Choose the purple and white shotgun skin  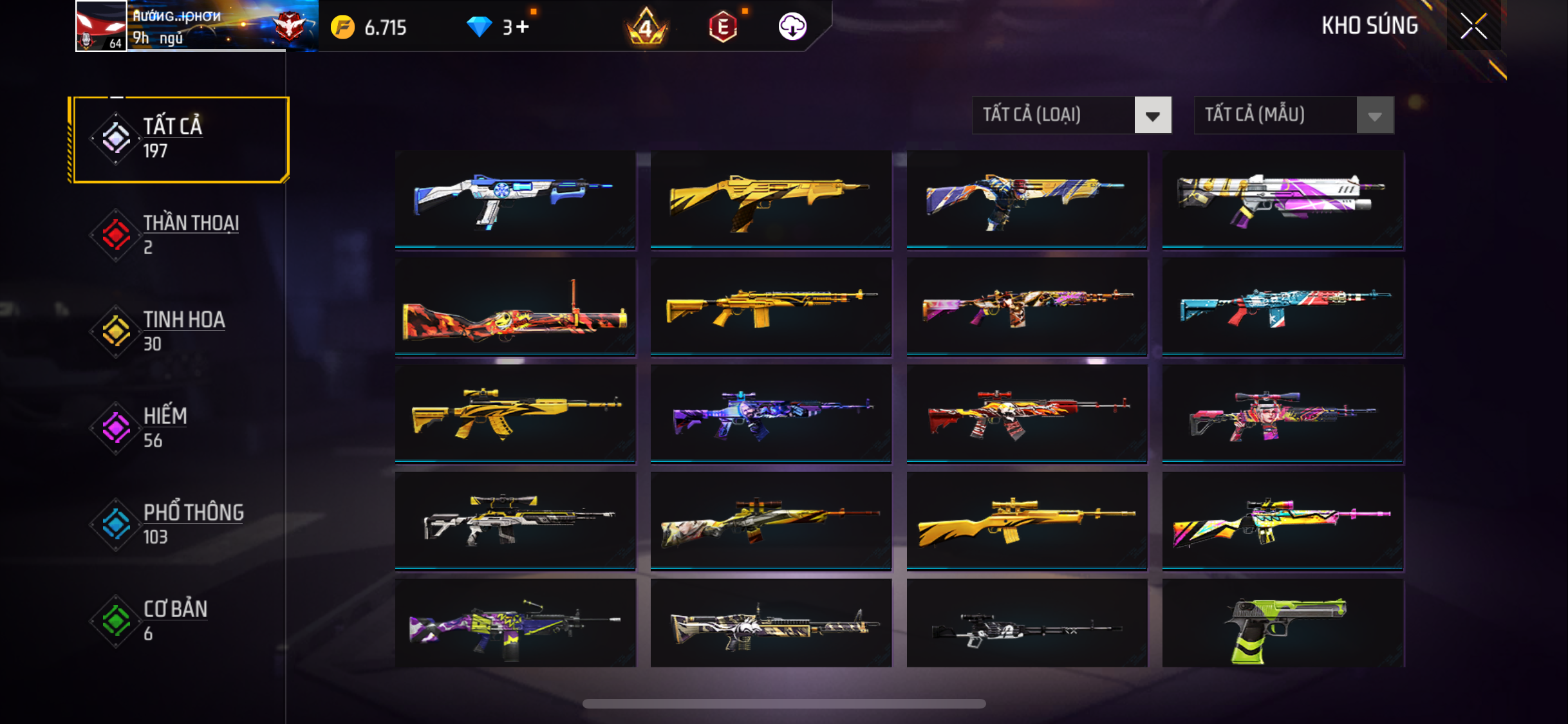pos(1282,200)
